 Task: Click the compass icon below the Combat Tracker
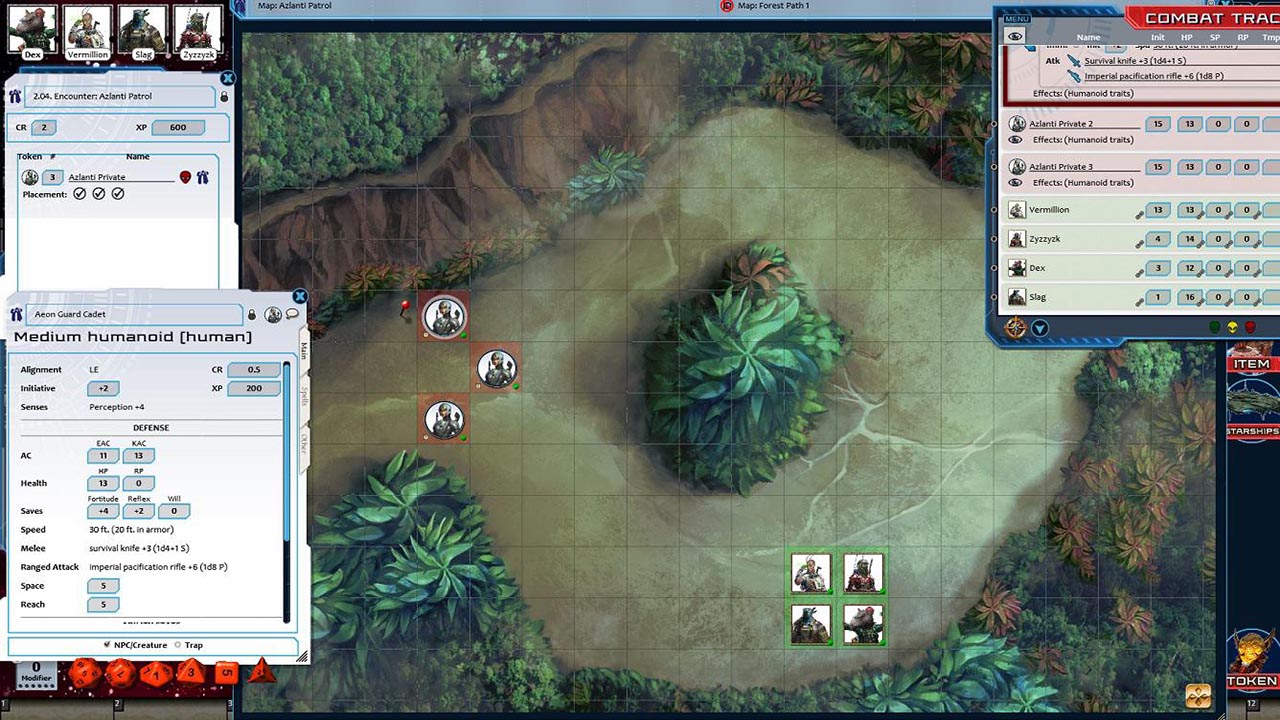[x=1016, y=328]
